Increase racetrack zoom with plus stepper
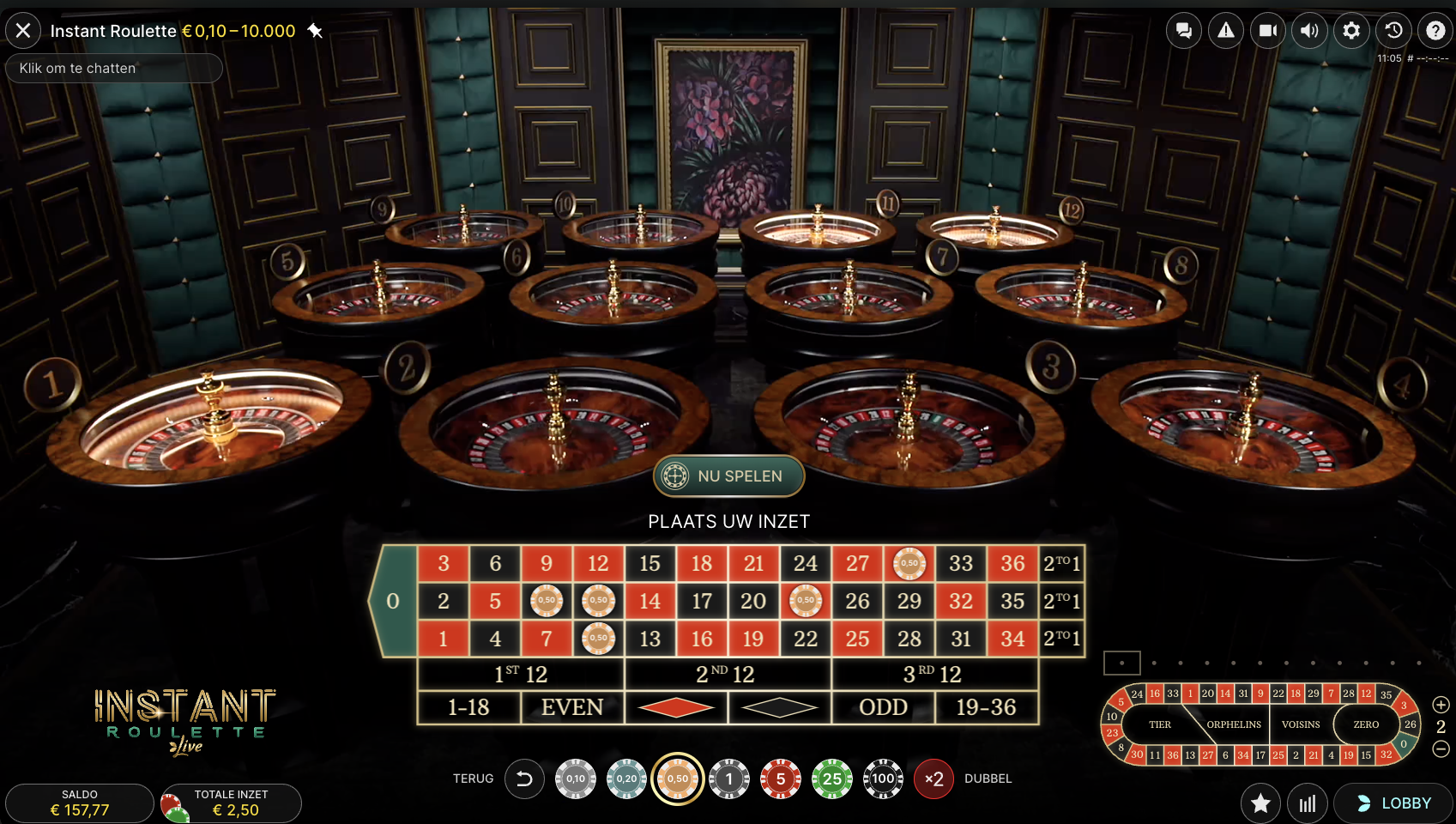The height and width of the screenshot is (824, 1456). pos(1441,704)
